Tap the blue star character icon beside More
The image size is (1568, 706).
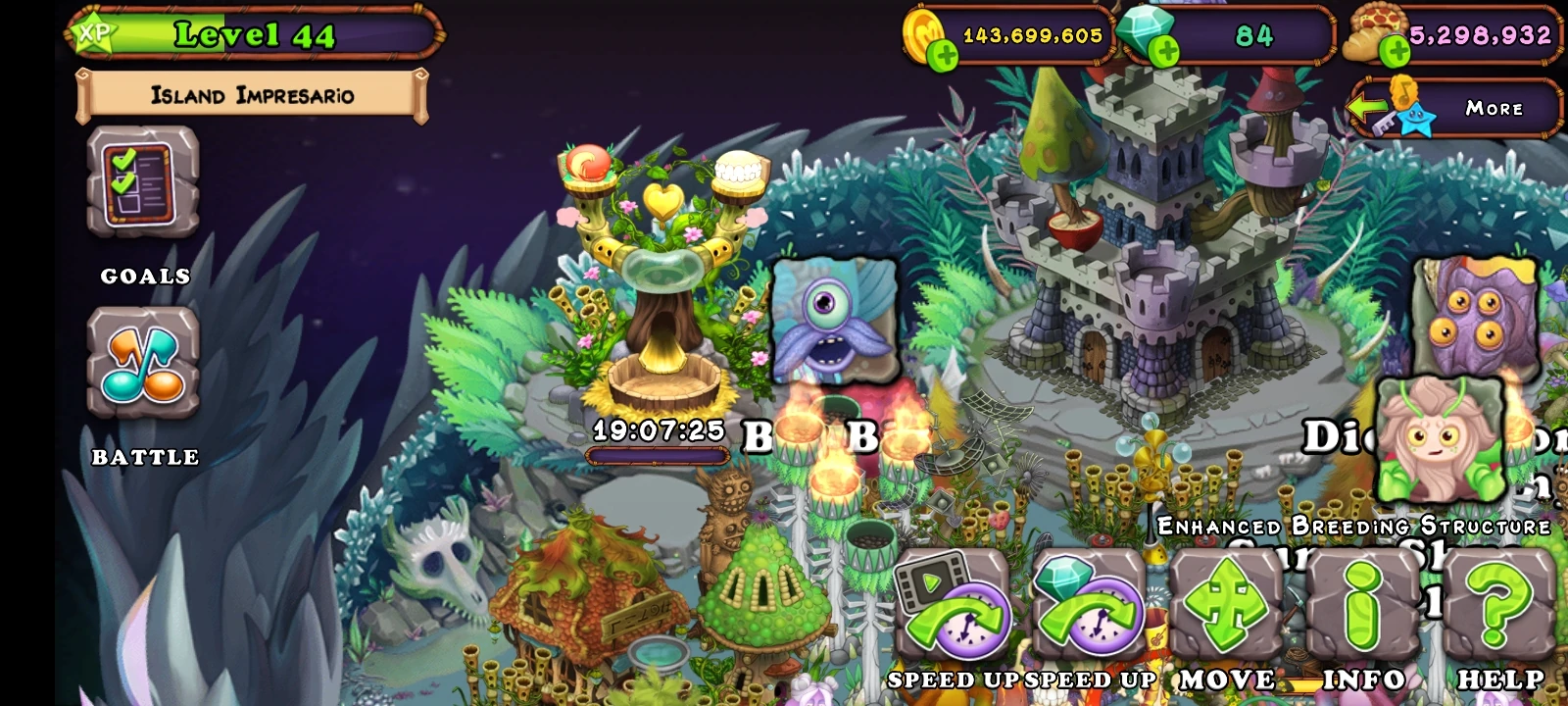click(1415, 118)
